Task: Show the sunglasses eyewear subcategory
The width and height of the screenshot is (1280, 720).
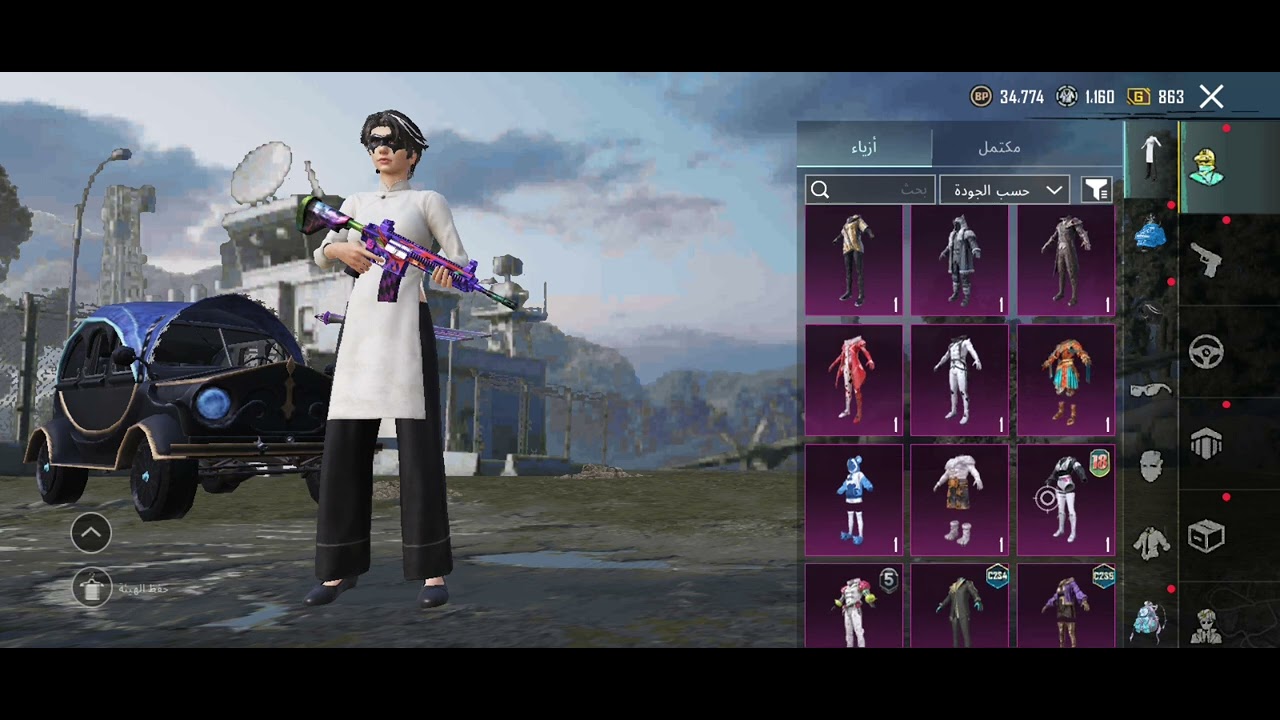Action: [1150, 389]
